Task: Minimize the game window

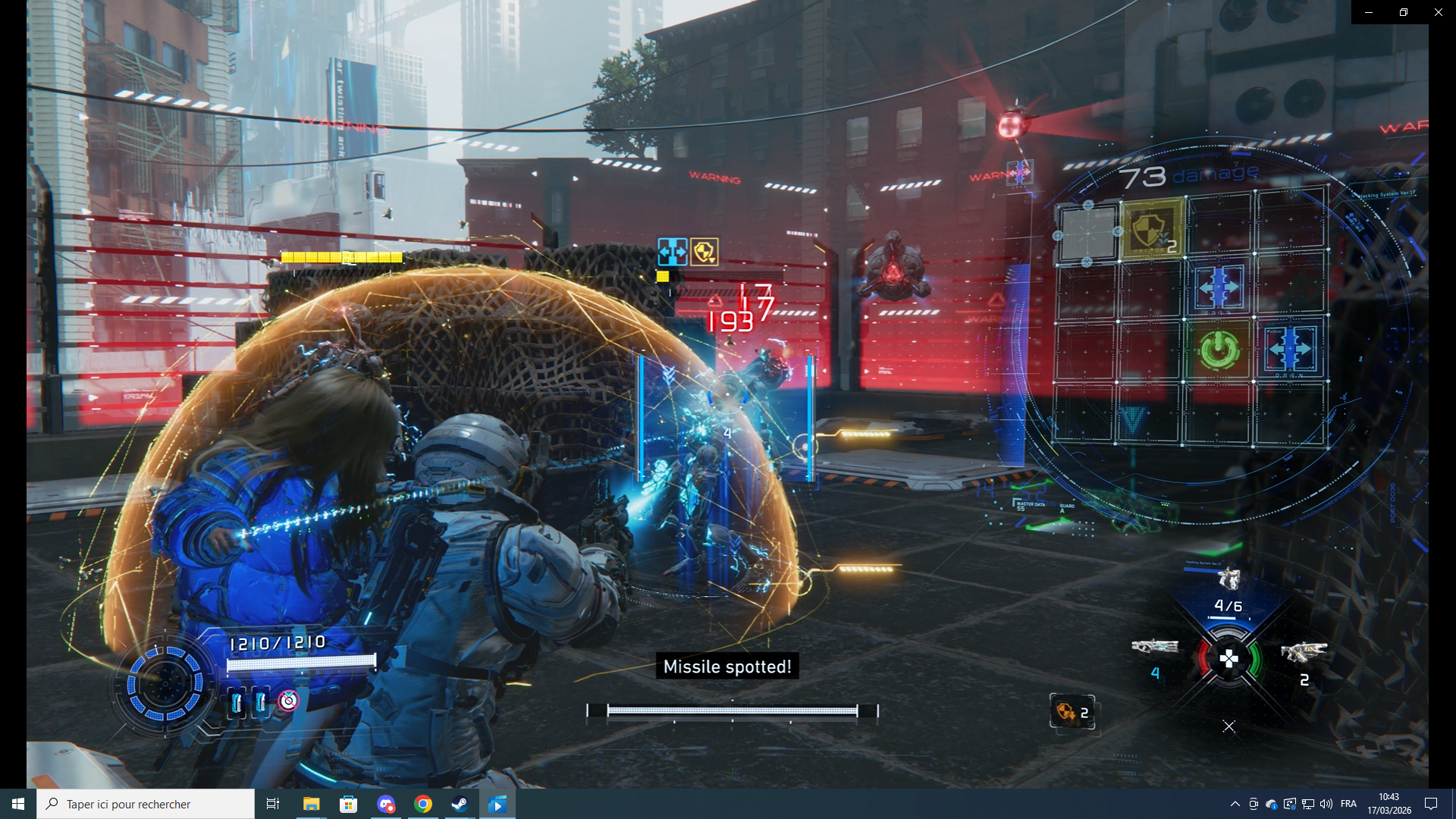Action: [x=1368, y=12]
